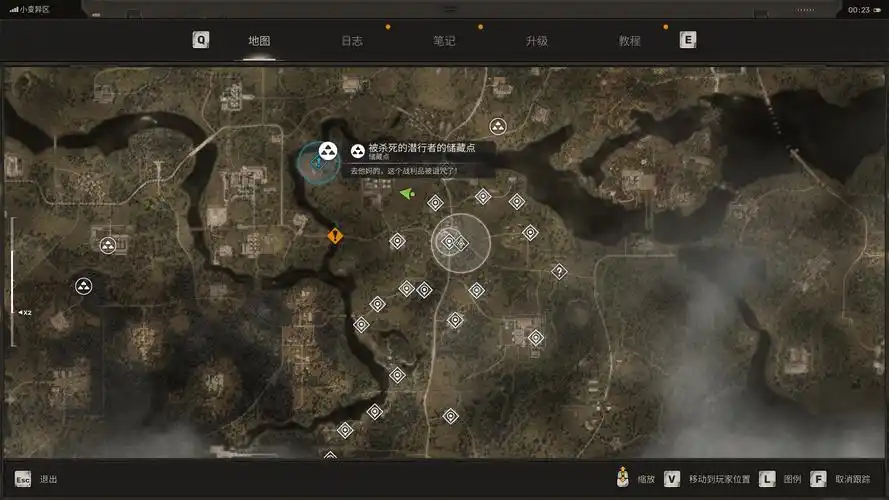Show the 教程 tutorial tab

[x=629, y=41]
